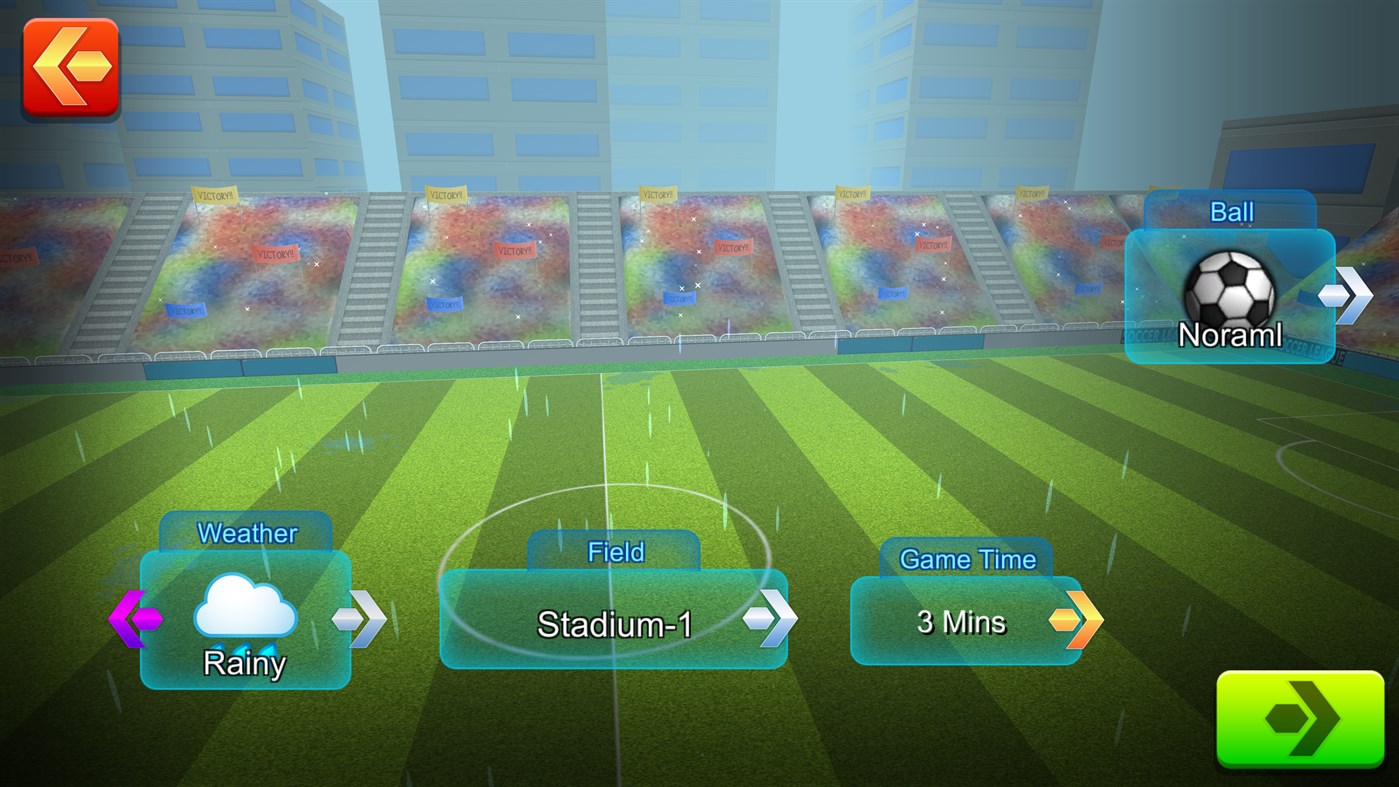The image size is (1399, 787).
Task: Click the right chevron next to Stadium-1
Action: 772,618
